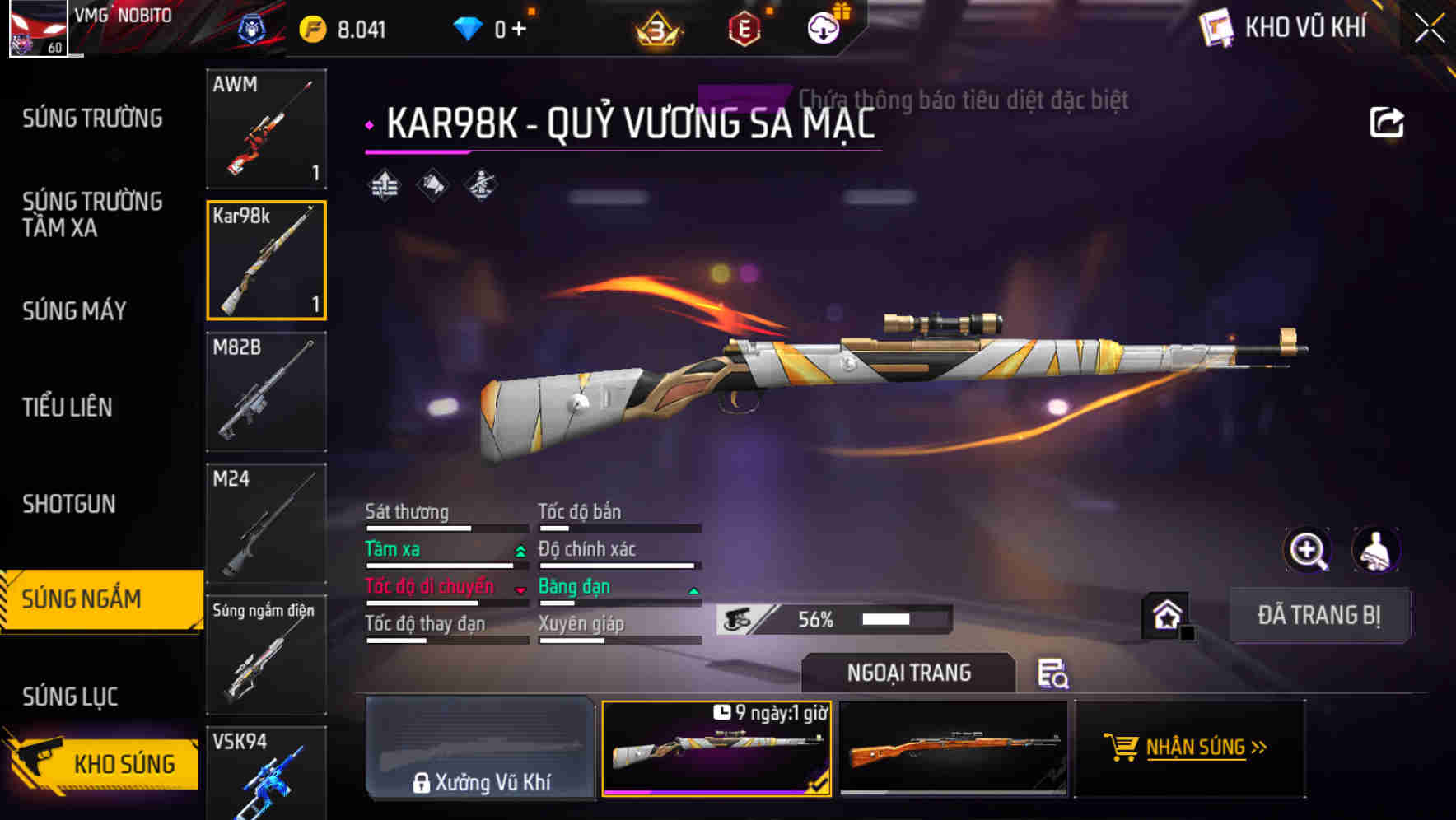Expand the Băng đạn stat arrow
This screenshot has height=820, width=1456.
[x=692, y=590]
